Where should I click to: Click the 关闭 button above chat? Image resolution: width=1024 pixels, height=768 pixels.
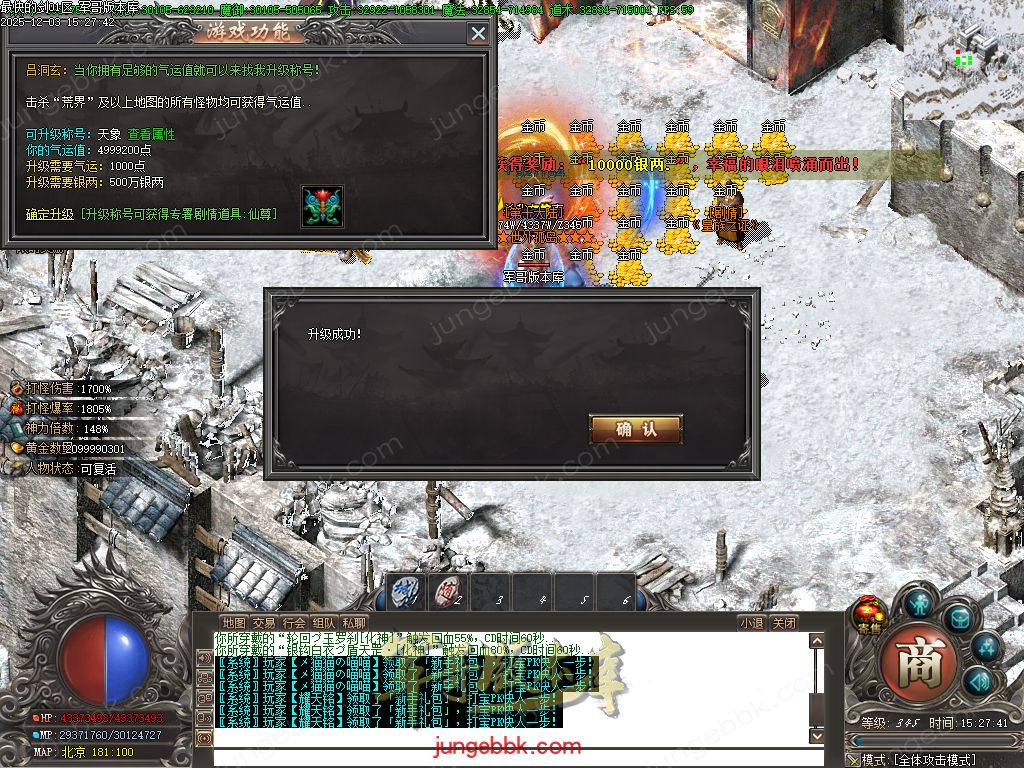click(x=784, y=622)
